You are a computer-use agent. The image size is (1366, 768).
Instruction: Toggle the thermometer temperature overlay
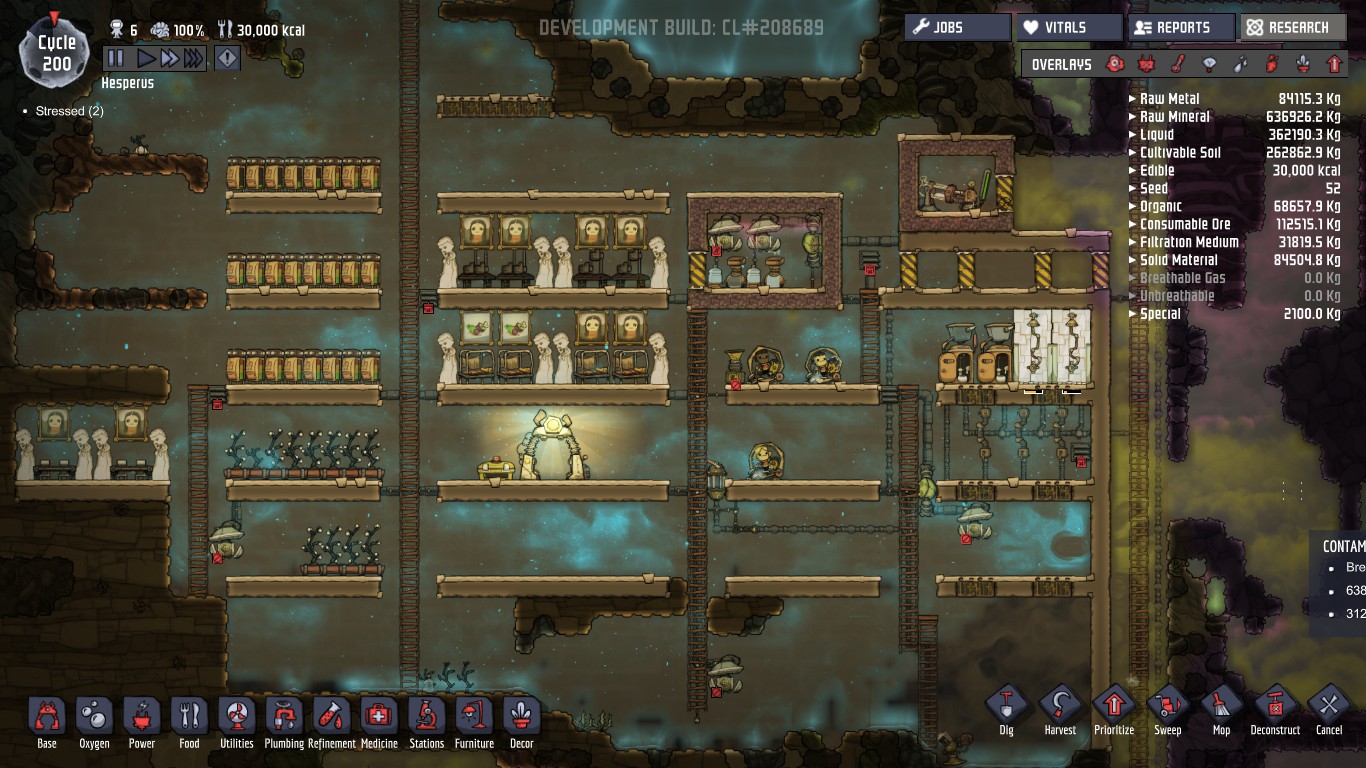click(x=1177, y=64)
